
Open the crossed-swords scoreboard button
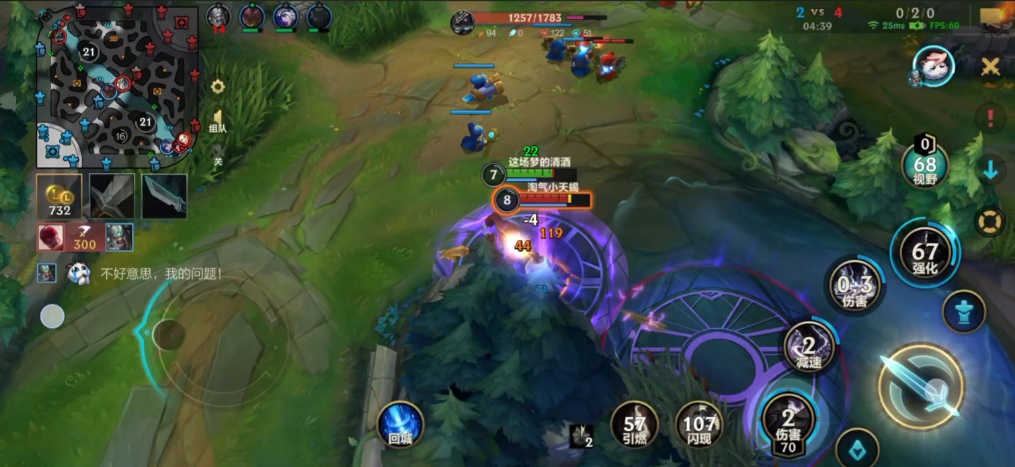coord(990,67)
